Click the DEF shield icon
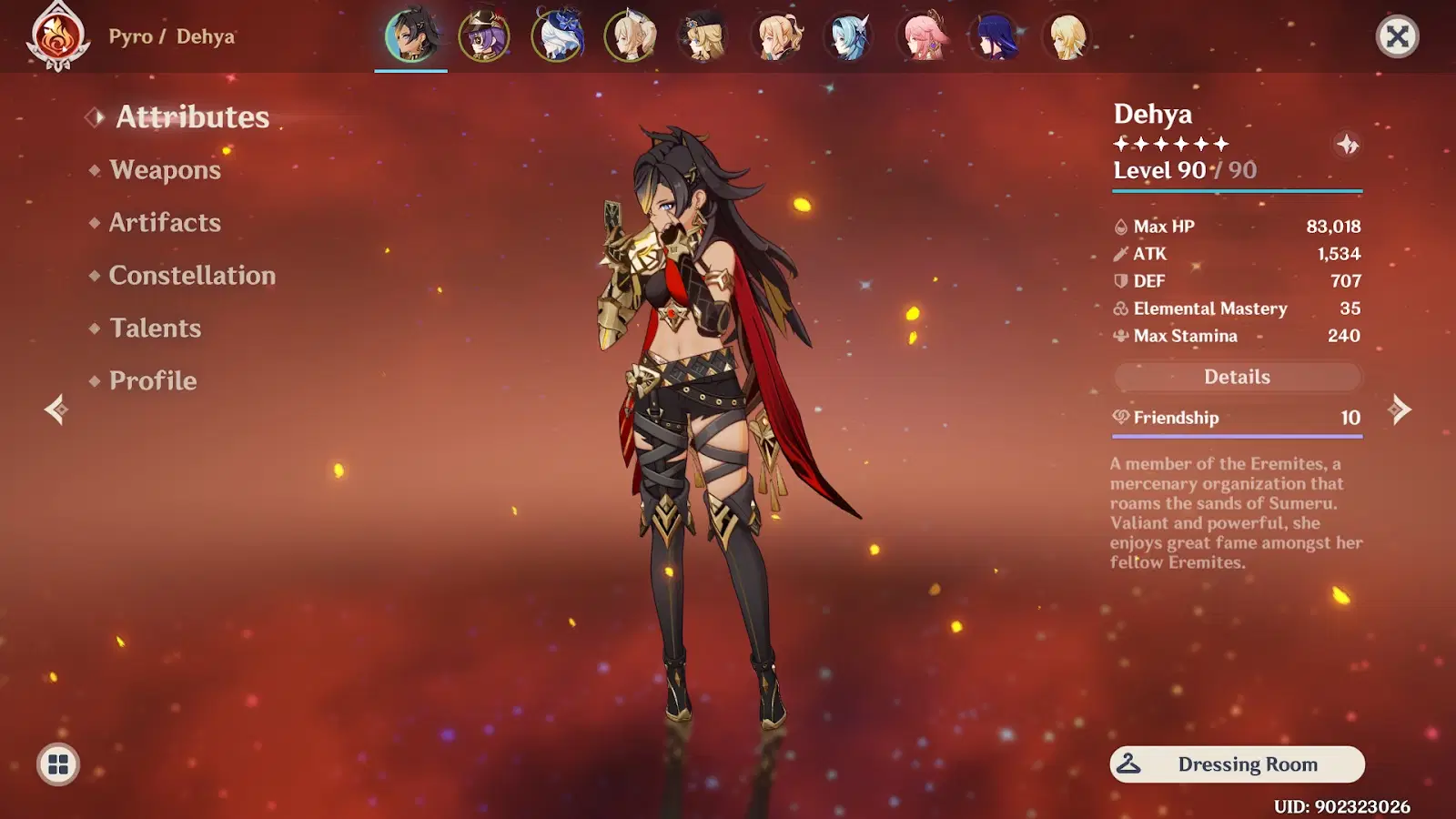This screenshot has width=1456, height=819. 1119,281
